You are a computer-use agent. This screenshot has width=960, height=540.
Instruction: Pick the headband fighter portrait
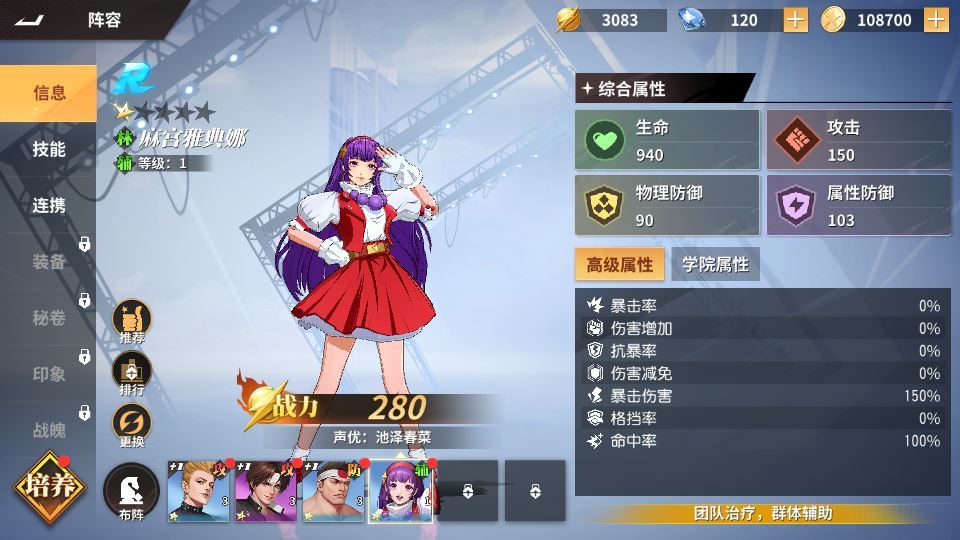tap(333, 491)
